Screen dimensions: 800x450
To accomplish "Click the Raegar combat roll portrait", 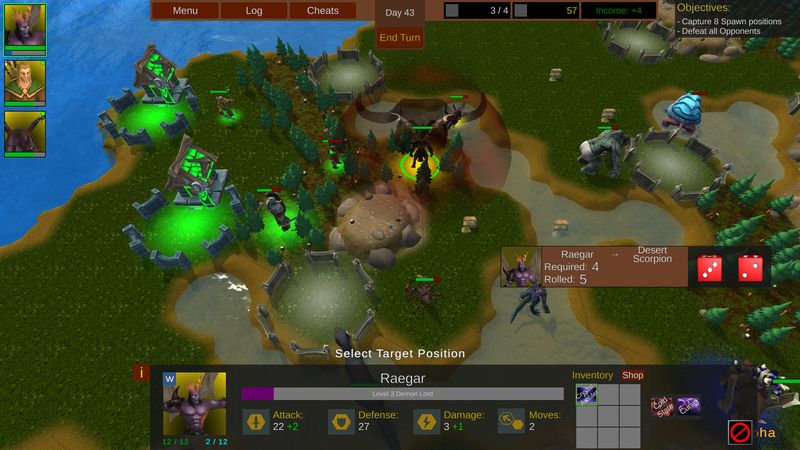I will point(521,267).
